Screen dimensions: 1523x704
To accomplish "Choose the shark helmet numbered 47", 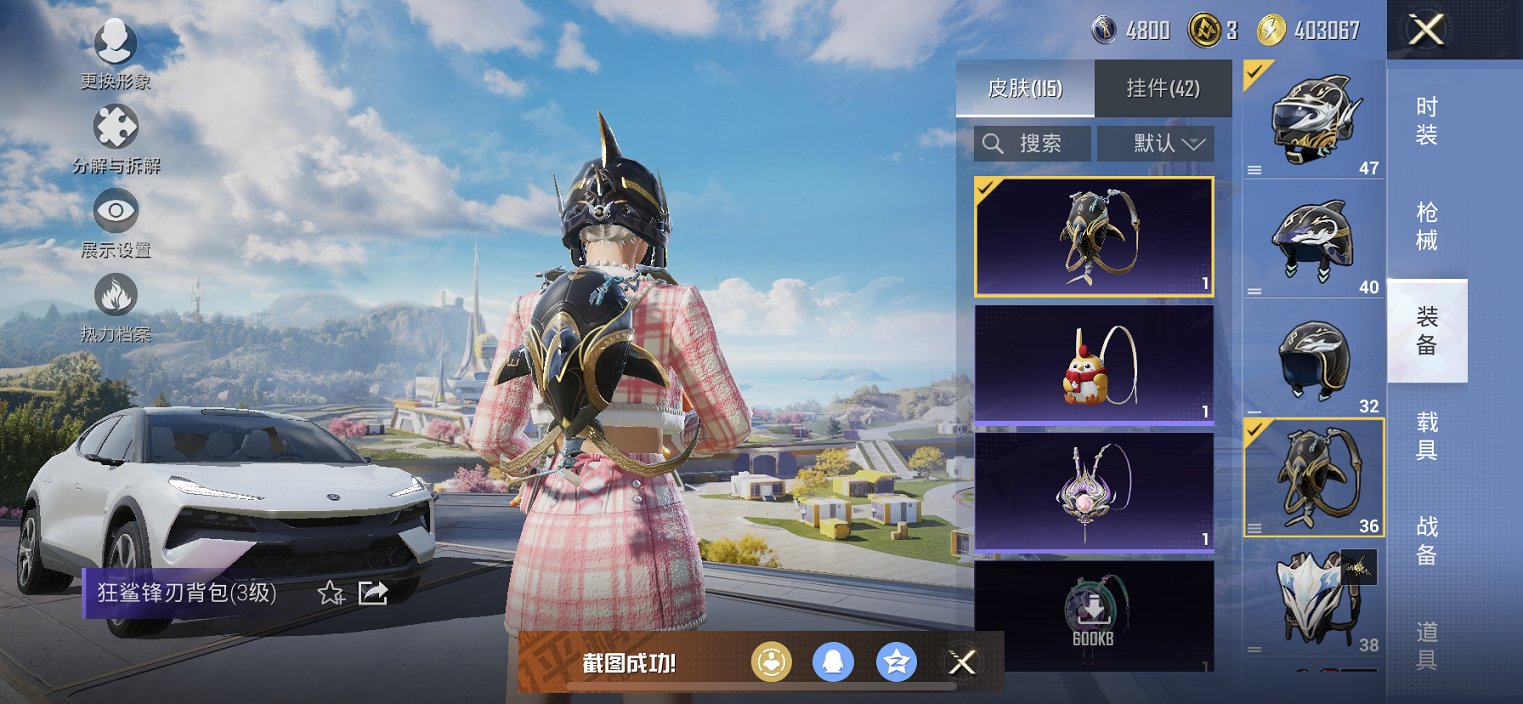I will (1314, 120).
